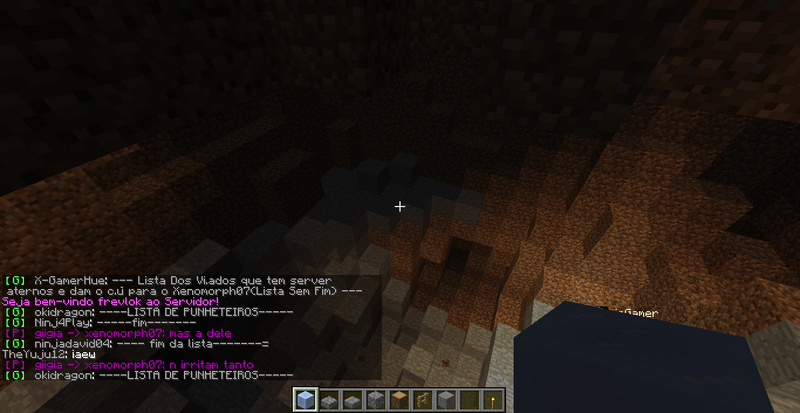Switch to the ladder hotbar slot
The image size is (800, 413).
coord(421,400)
